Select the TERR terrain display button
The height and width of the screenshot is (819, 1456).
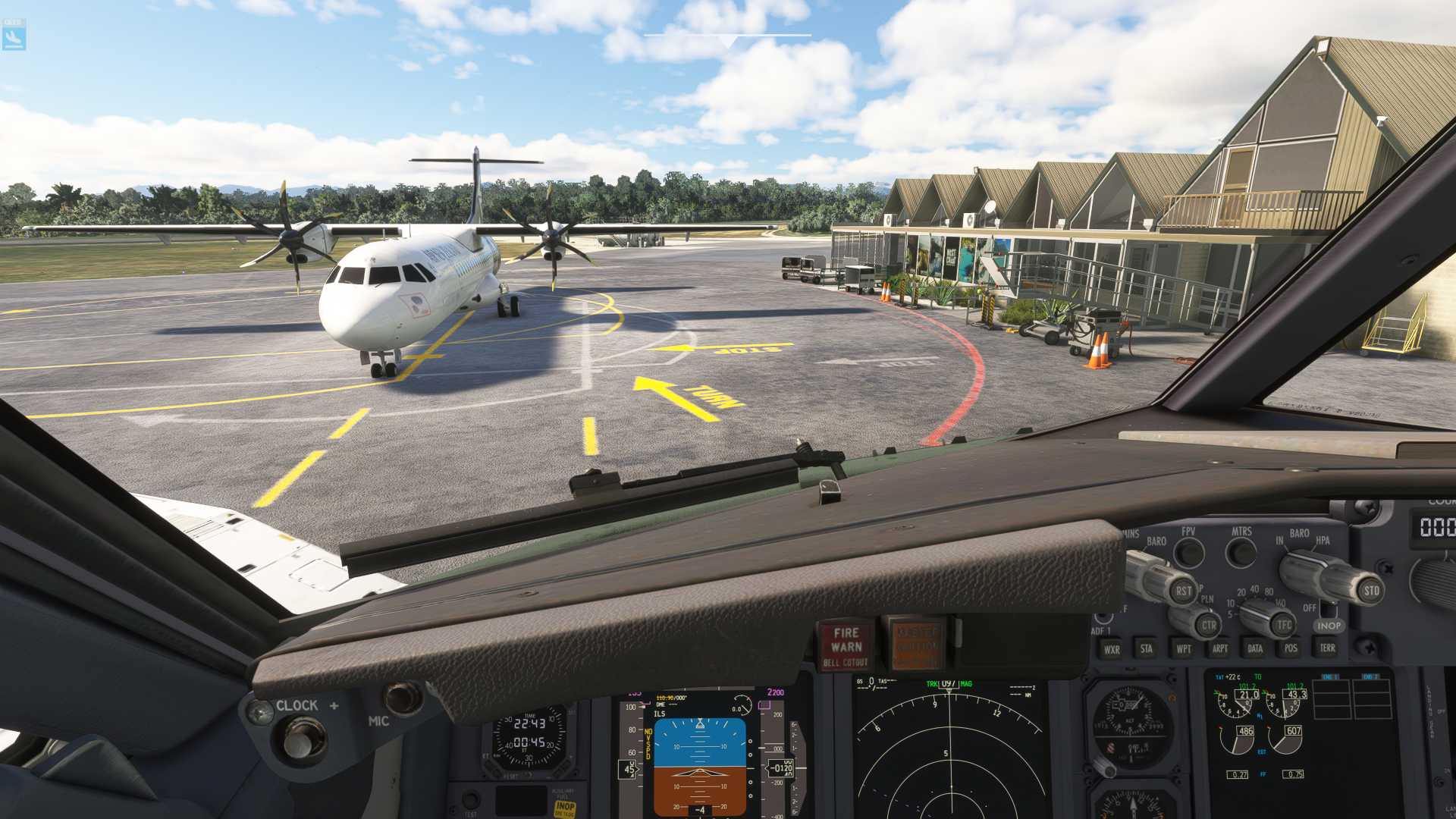point(1327,648)
